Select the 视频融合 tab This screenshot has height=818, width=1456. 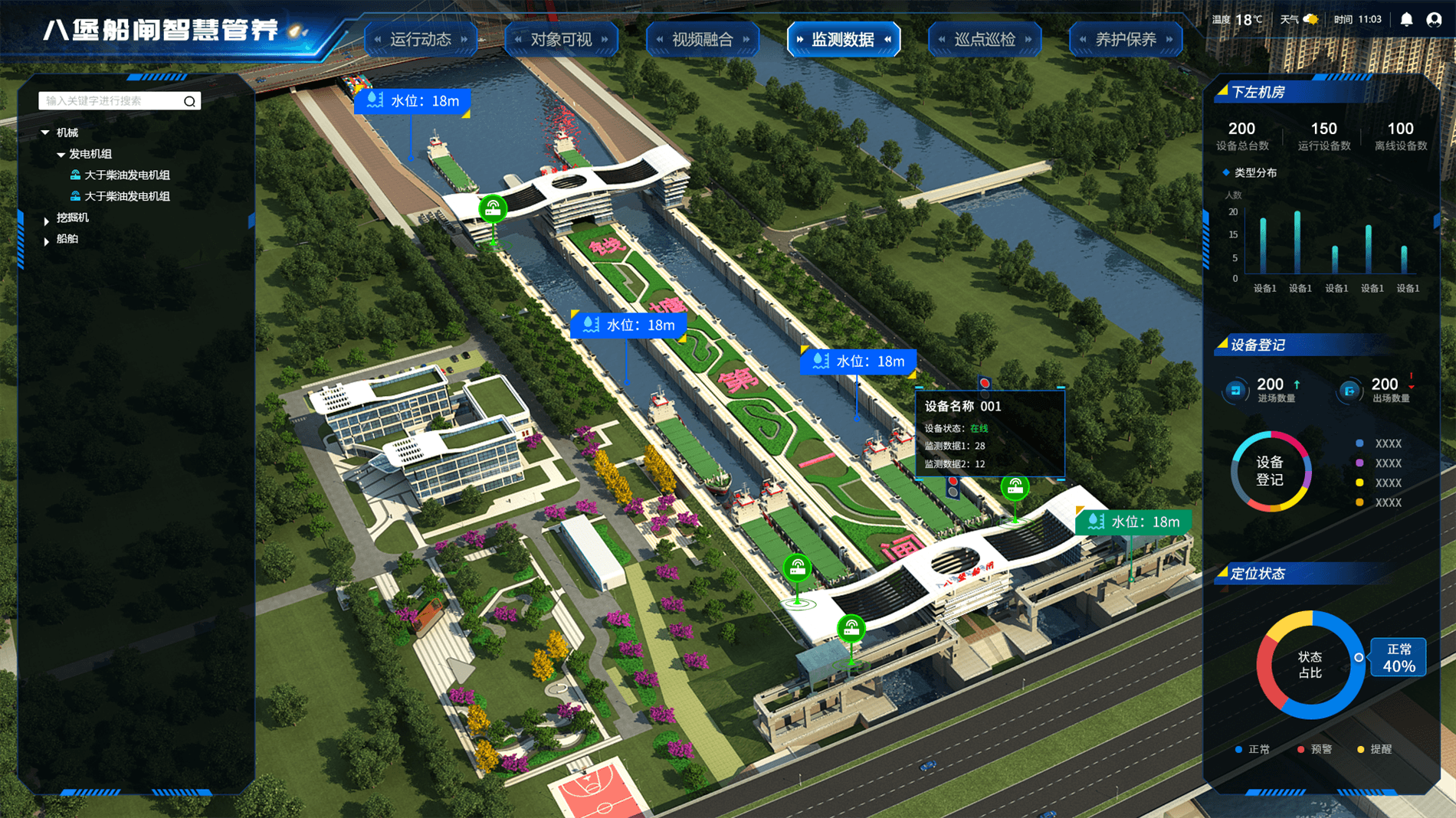point(702,39)
